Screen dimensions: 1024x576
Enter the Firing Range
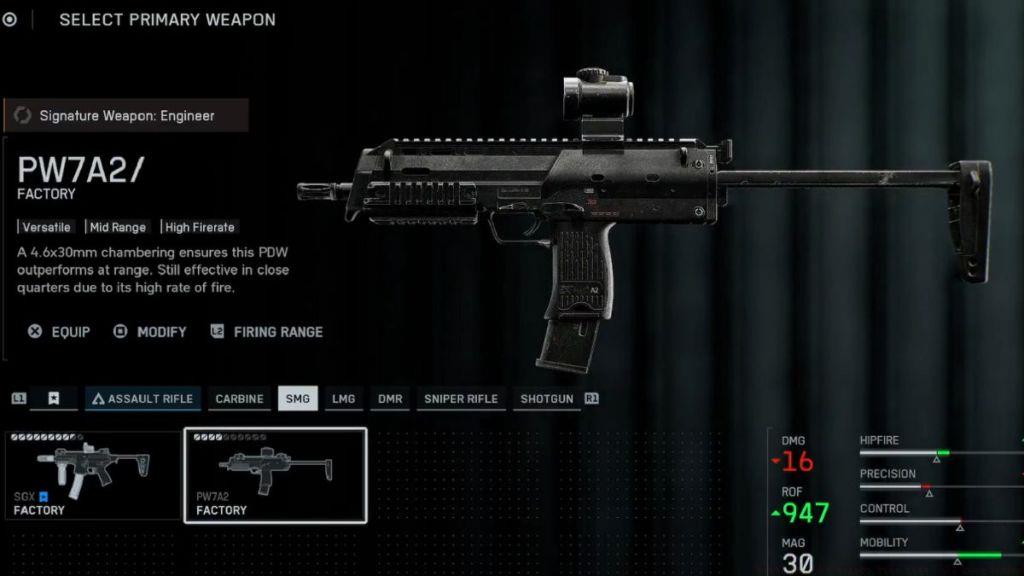[267, 332]
